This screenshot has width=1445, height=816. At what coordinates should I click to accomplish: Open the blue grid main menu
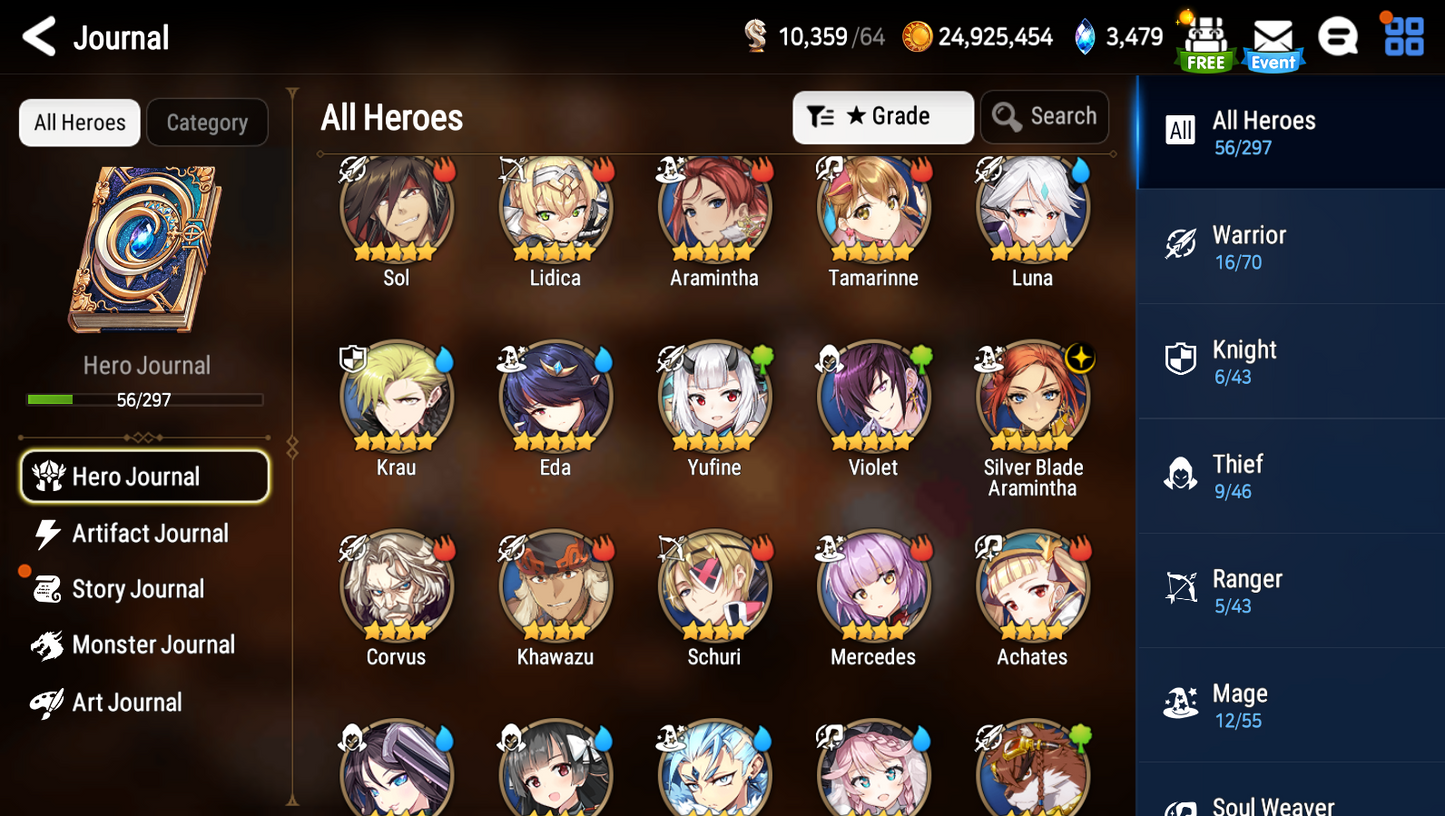1404,37
